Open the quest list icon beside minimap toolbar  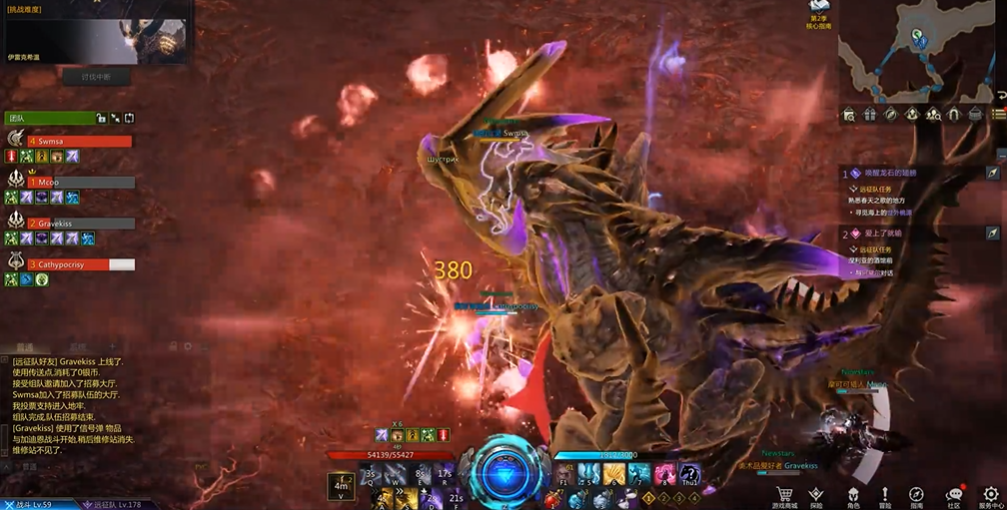tap(997, 115)
